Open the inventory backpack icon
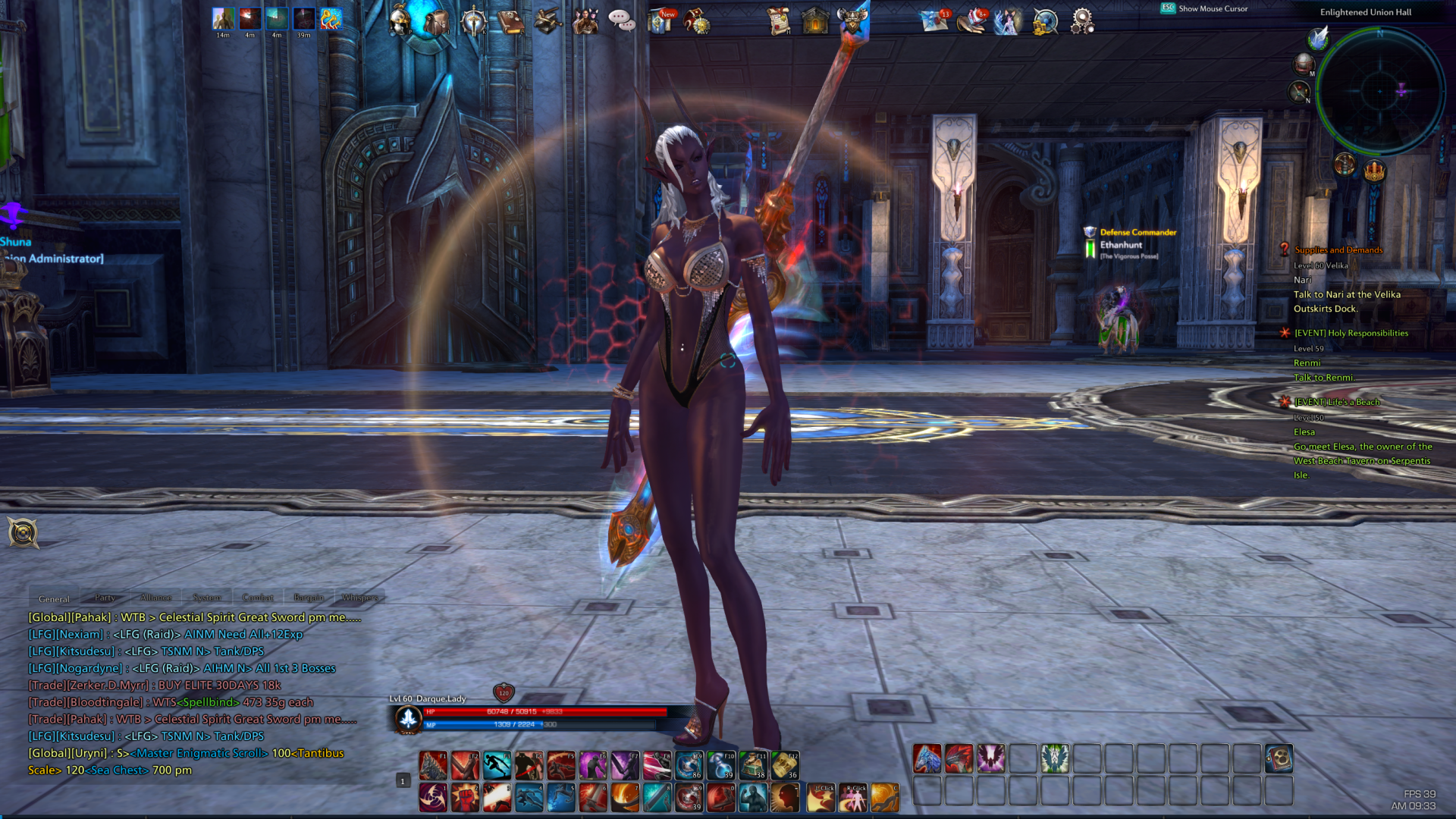1456x819 pixels. point(436,21)
